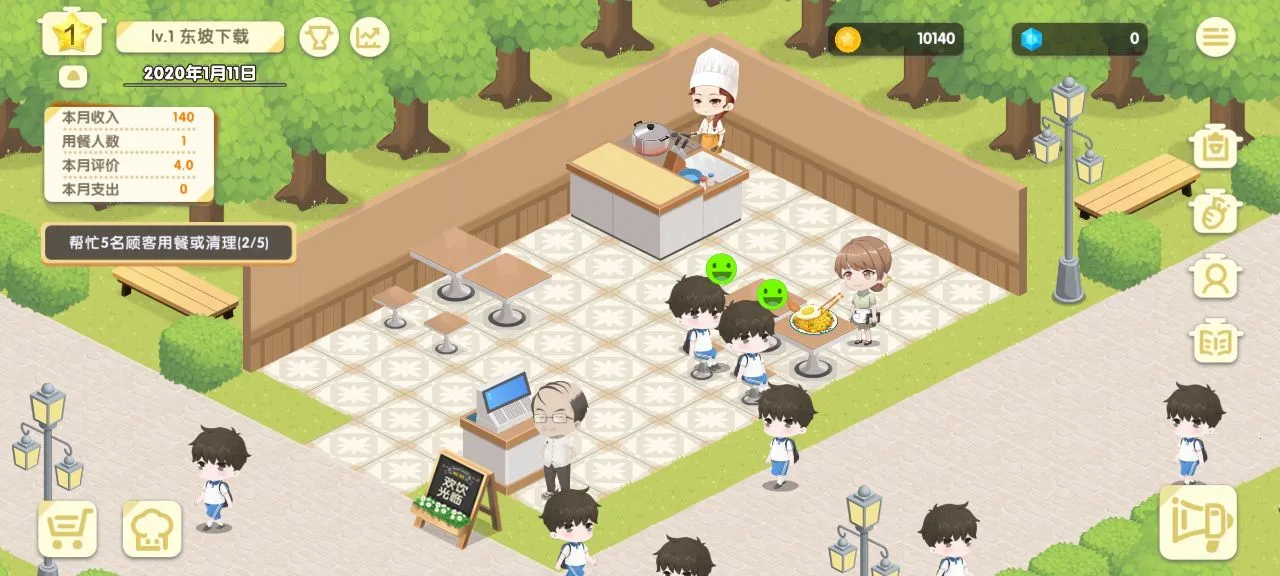Open the carrot ingredients icon

pyautogui.click(x=1216, y=211)
